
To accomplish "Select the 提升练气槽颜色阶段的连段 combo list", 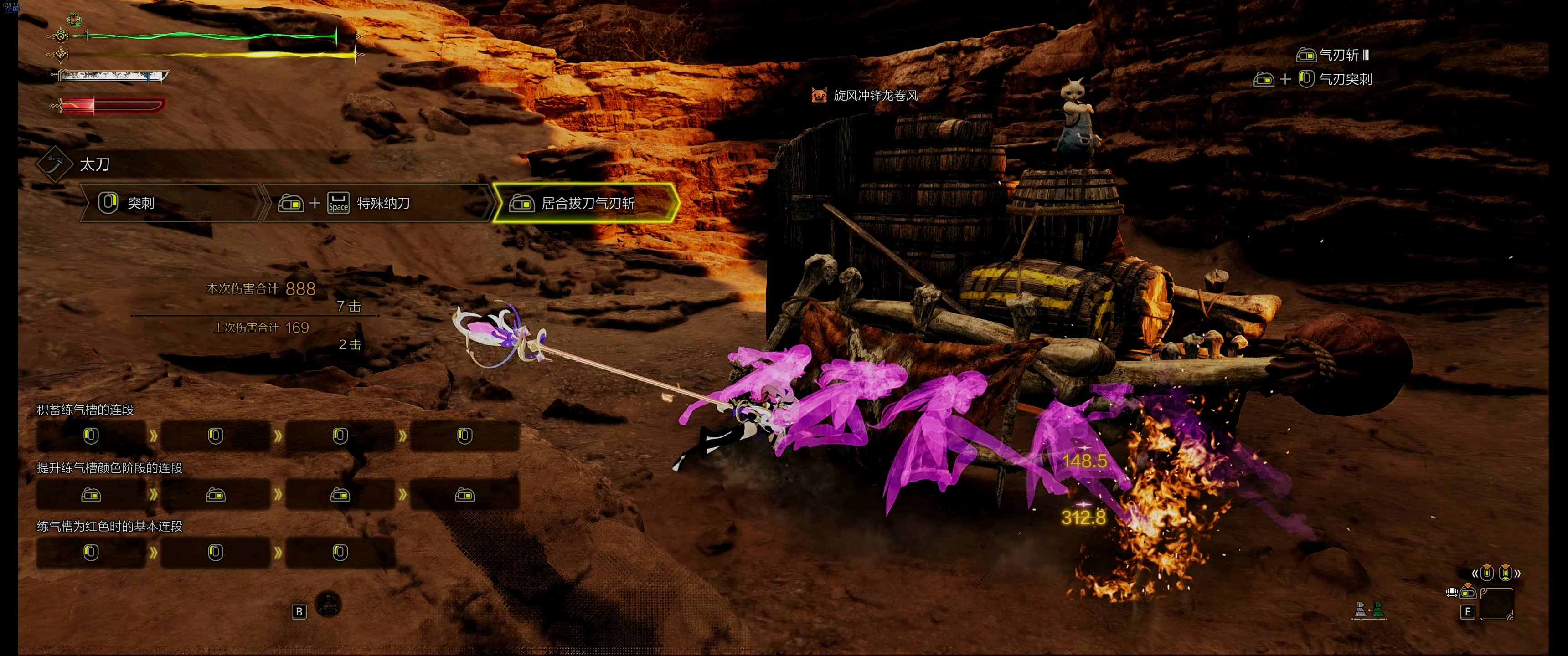I will [x=109, y=468].
